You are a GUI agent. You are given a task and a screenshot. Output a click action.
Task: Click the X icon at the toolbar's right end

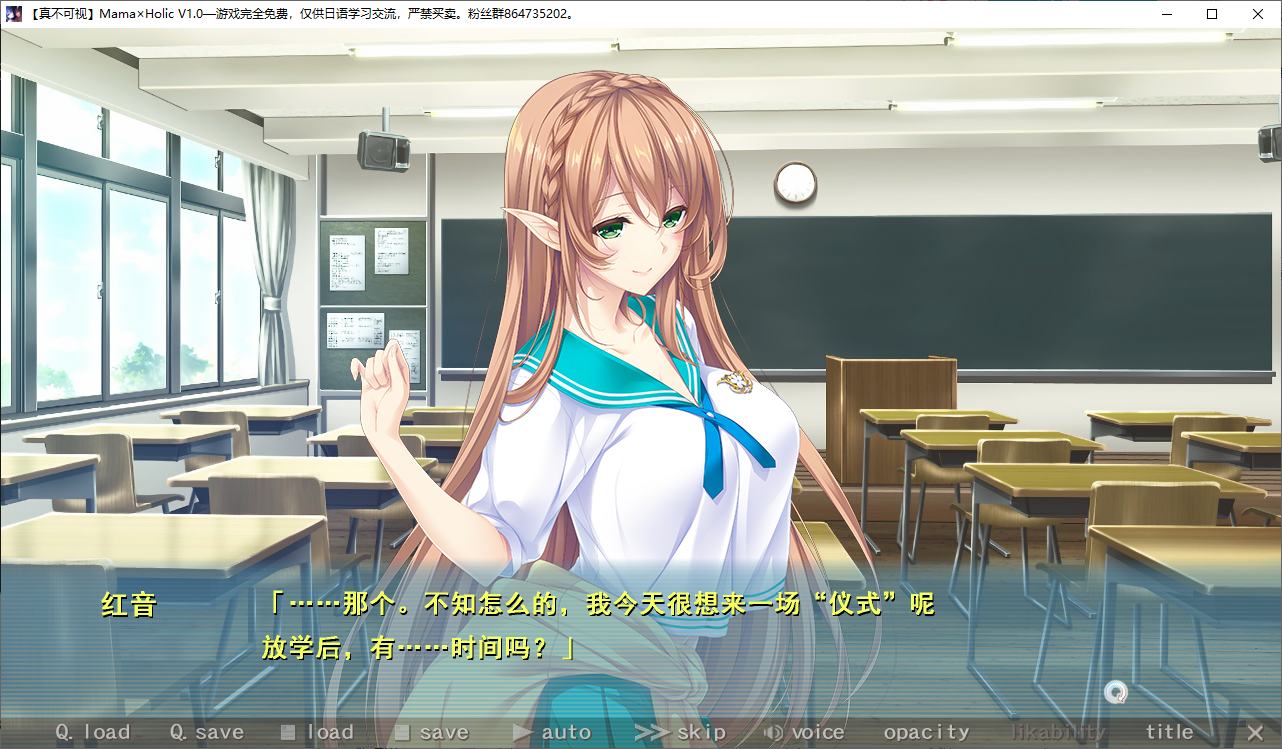[1254, 731]
